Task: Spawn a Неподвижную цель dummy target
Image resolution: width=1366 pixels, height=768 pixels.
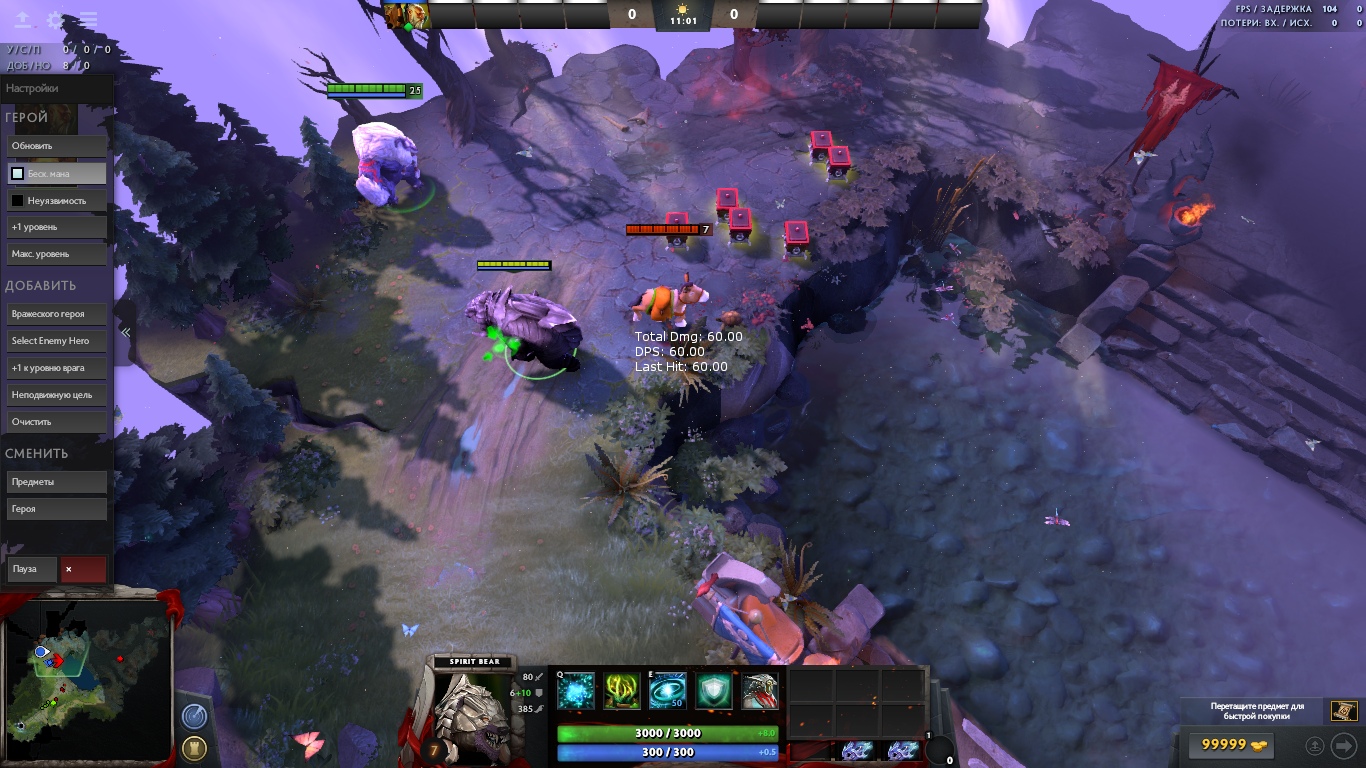Action: (x=57, y=395)
